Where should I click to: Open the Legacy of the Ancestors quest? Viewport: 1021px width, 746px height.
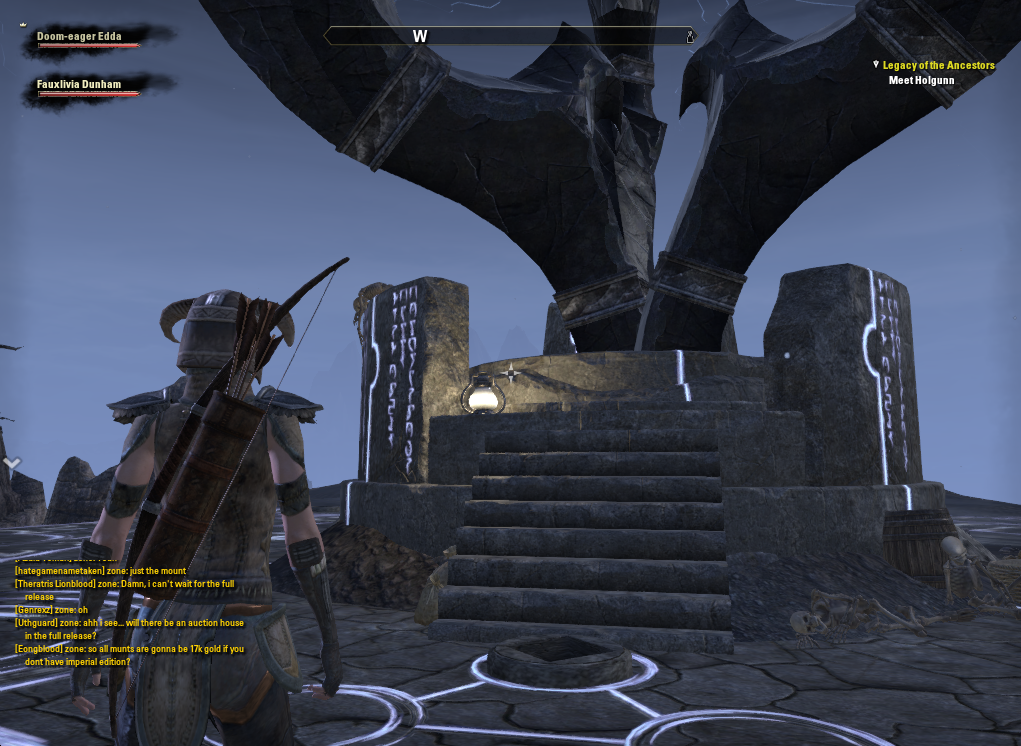click(x=938, y=65)
